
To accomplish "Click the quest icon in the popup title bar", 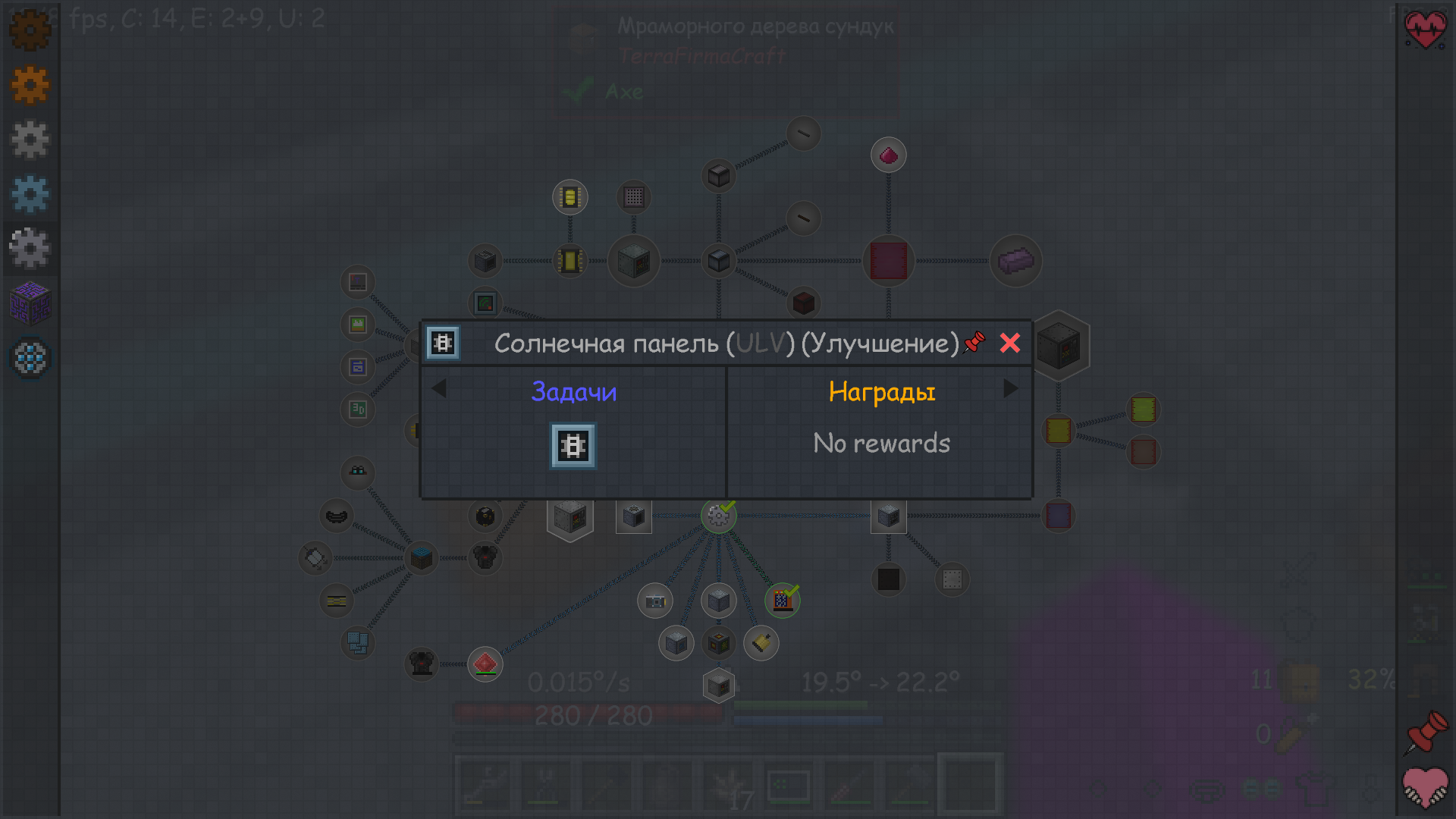I will pyautogui.click(x=443, y=343).
